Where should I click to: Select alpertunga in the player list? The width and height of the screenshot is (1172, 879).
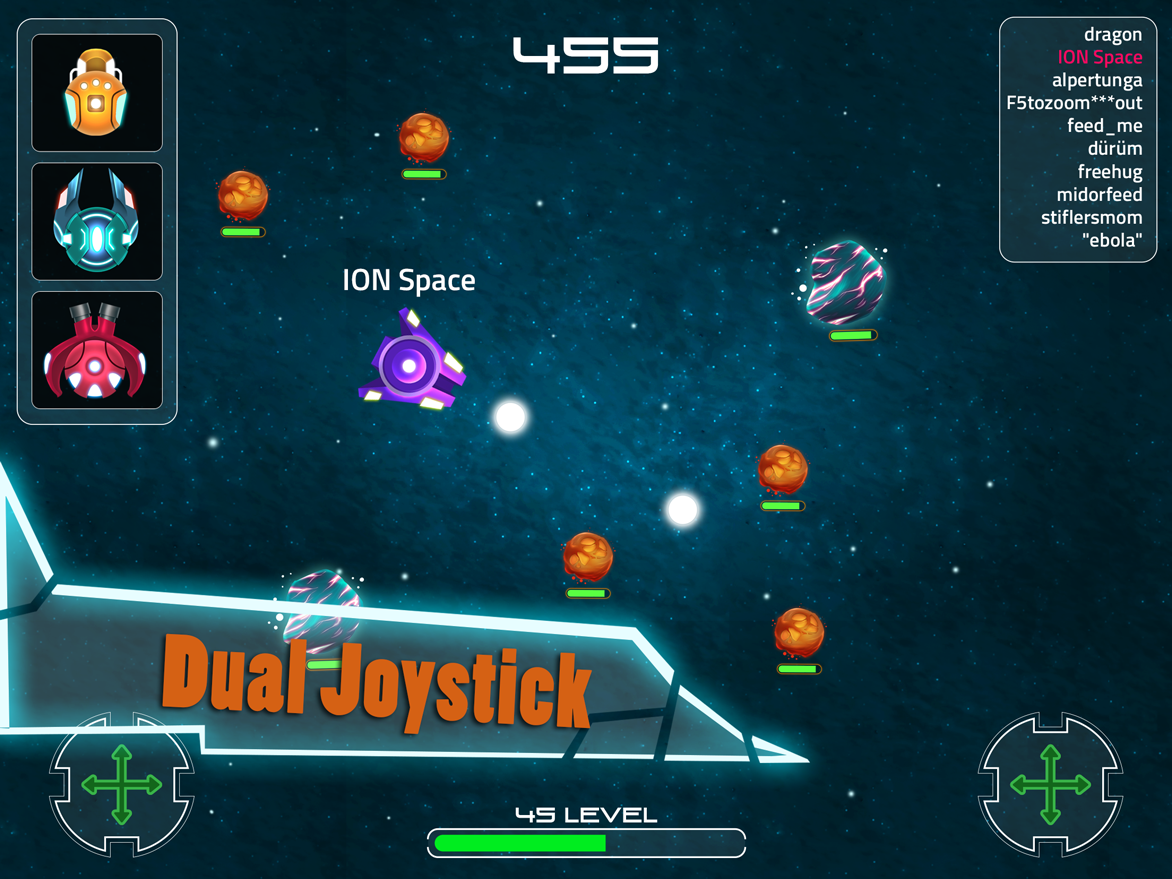(x=1096, y=80)
